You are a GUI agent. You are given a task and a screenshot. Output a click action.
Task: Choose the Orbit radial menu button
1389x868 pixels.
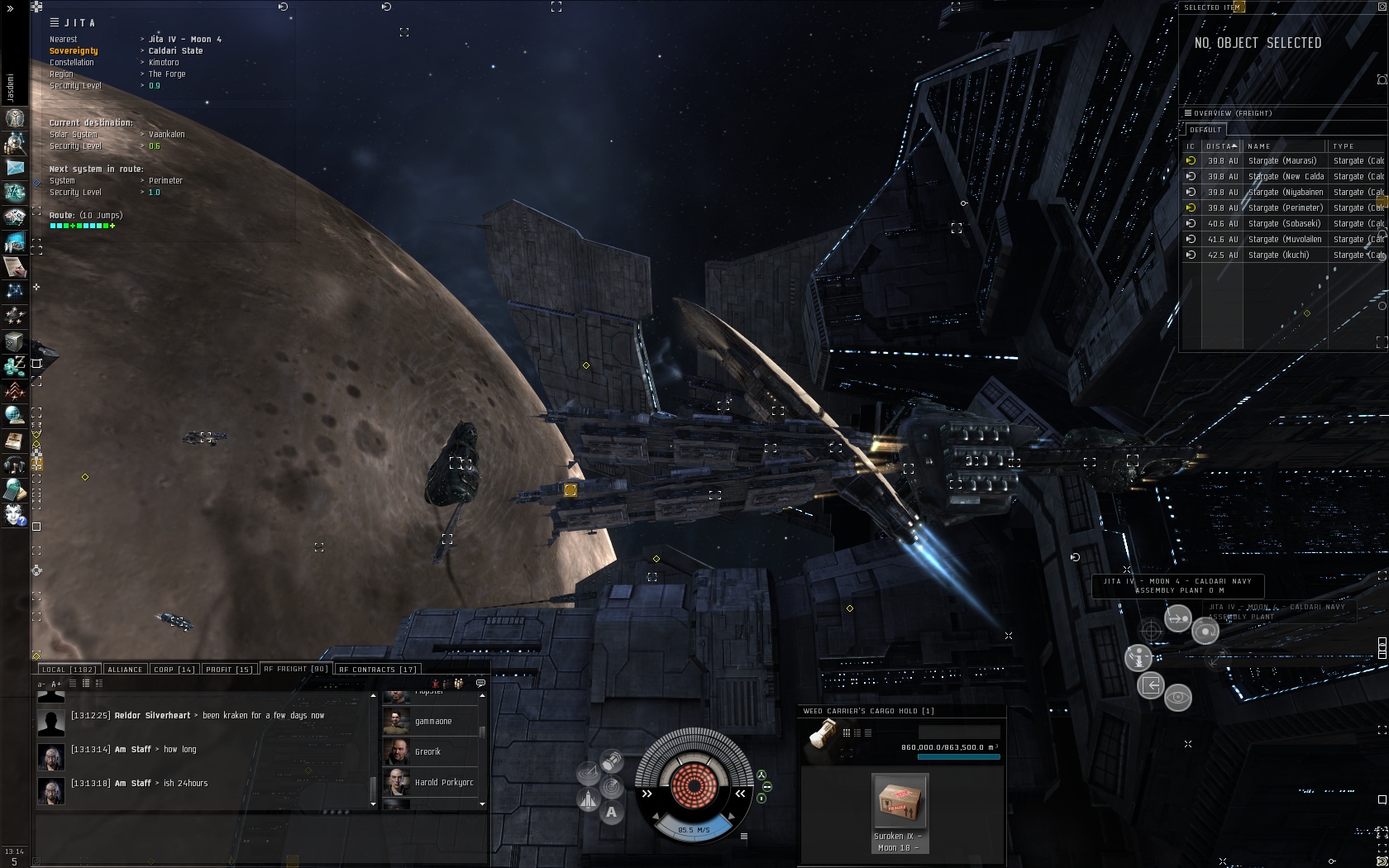(1205, 632)
